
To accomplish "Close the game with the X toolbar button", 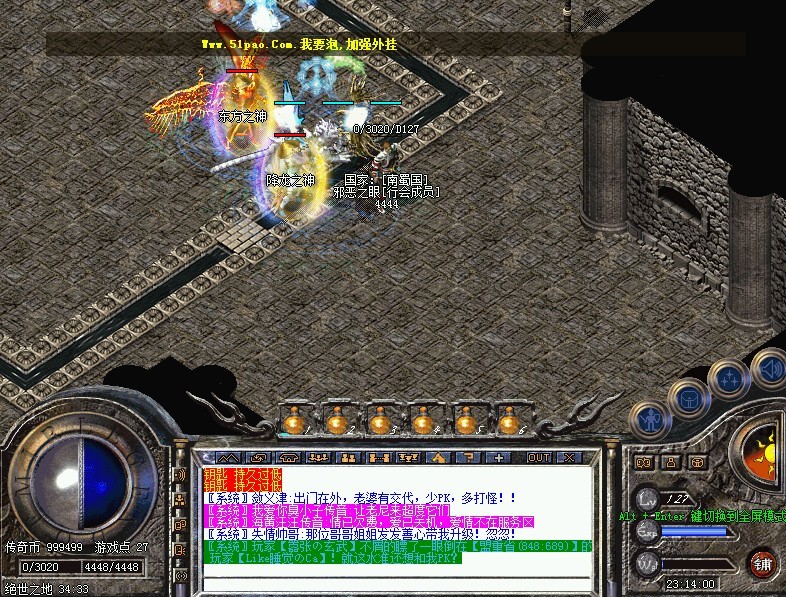I will 568,457.
